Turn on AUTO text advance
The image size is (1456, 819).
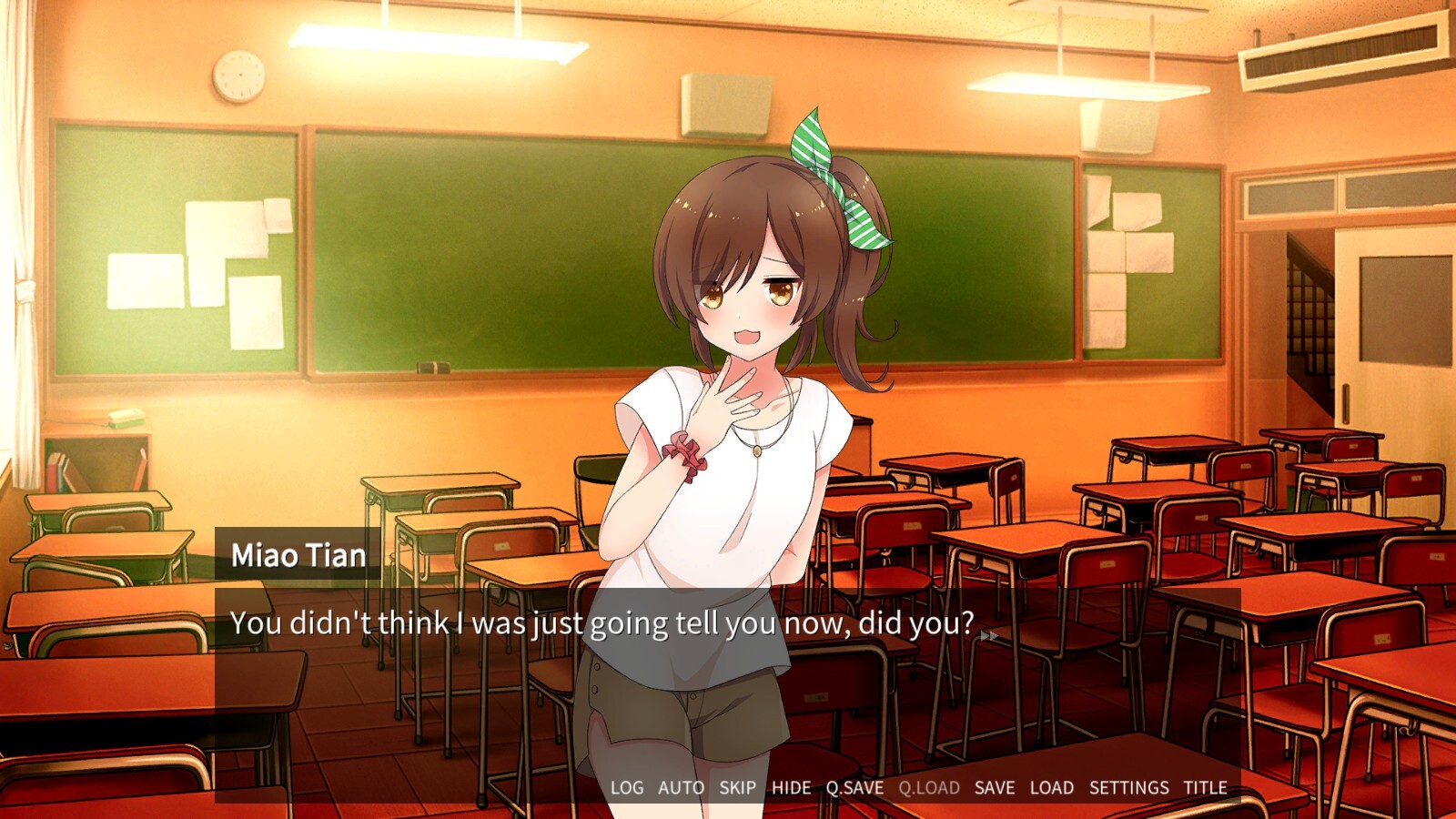pyautogui.click(x=681, y=788)
